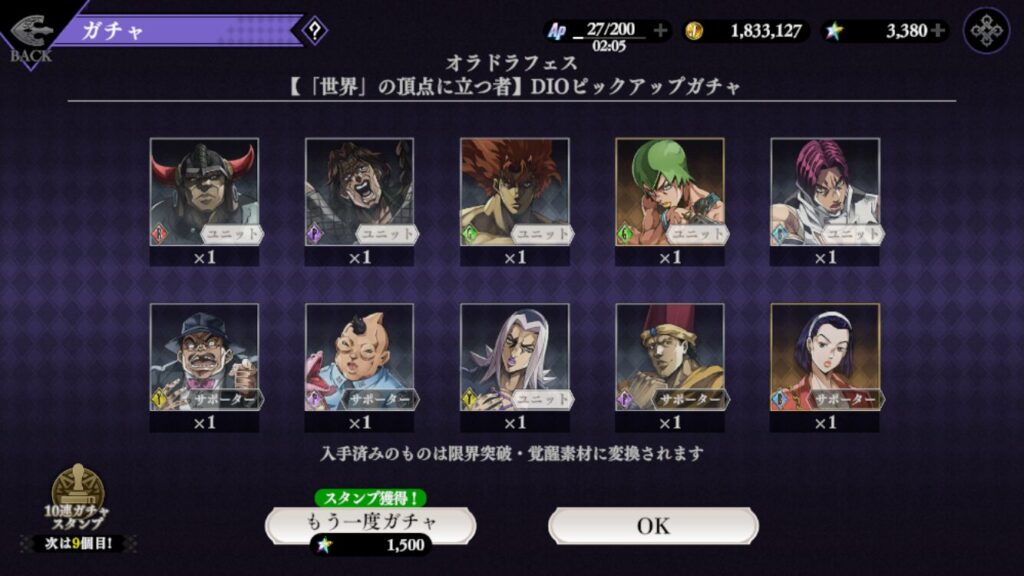Screen dimensions: 1024x576
Task: Select the green-haired unit card
Action: pyautogui.click(x=670, y=192)
